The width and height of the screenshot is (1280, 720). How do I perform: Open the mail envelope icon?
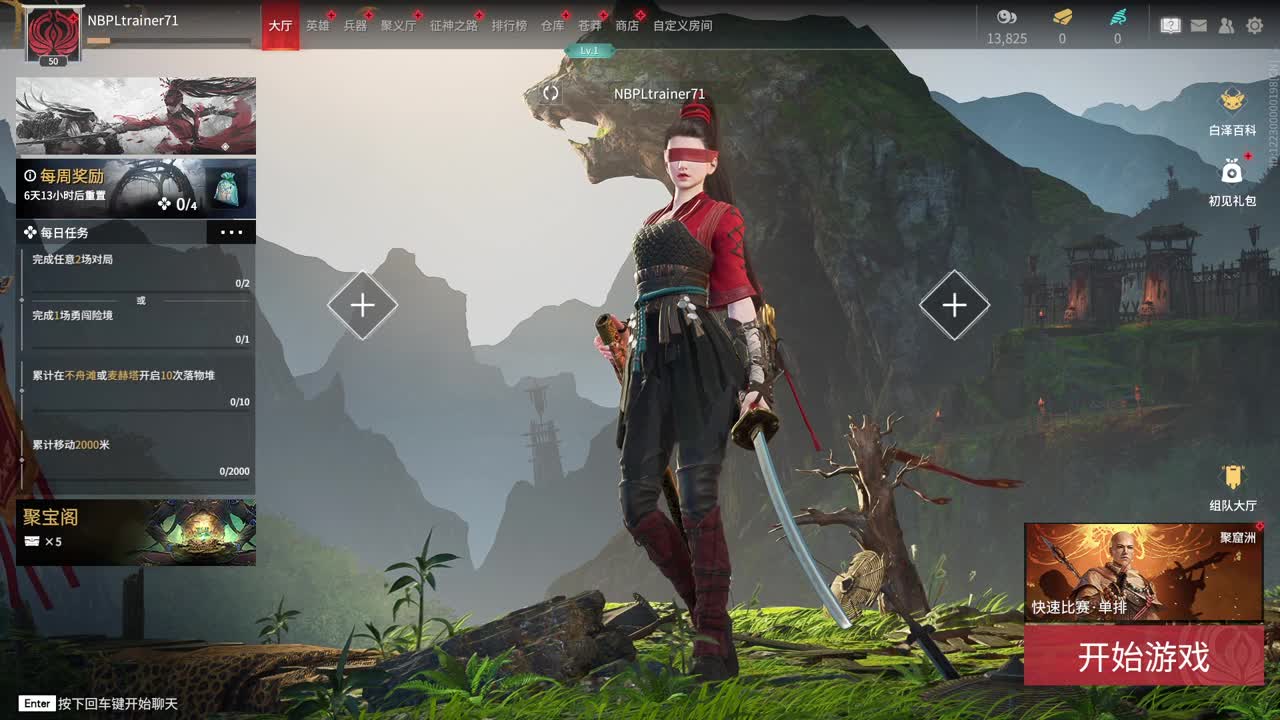(x=1199, y=26)
